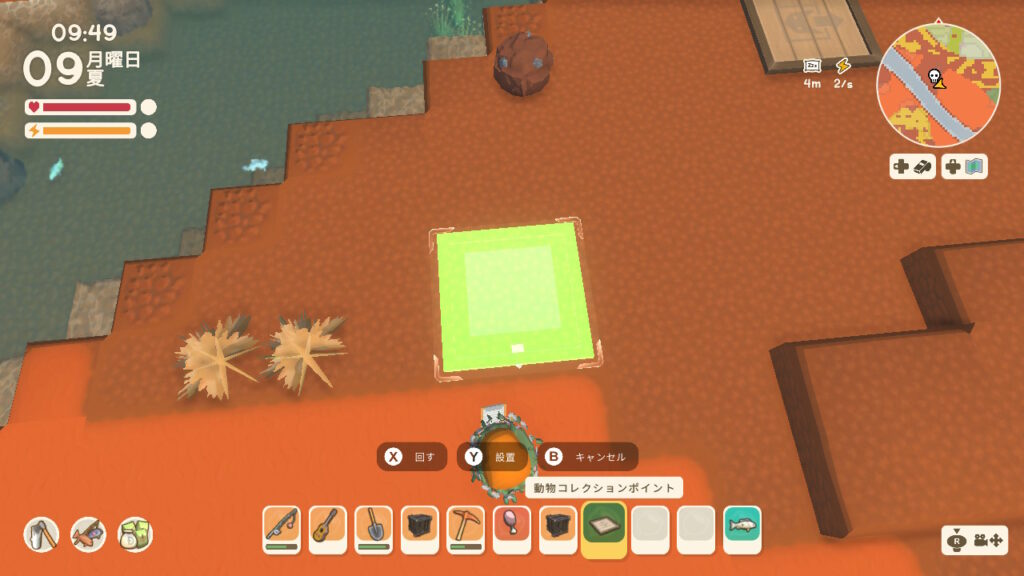Equip the pickaxe from the hotbar
The width and height of the screenshot is (1024, 576).
pyautogui.click(x=466, y=526)
